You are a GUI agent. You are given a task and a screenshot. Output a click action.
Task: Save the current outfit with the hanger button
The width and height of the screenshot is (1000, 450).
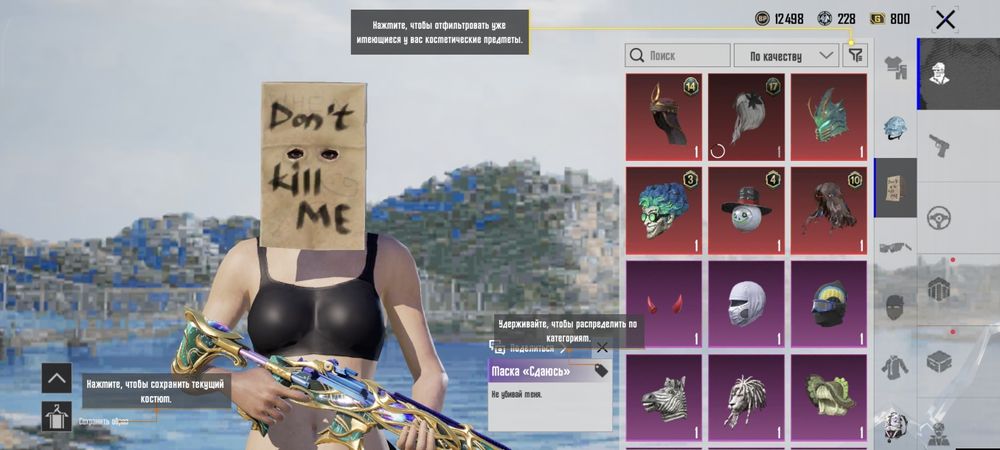click(x=56, y=416)
